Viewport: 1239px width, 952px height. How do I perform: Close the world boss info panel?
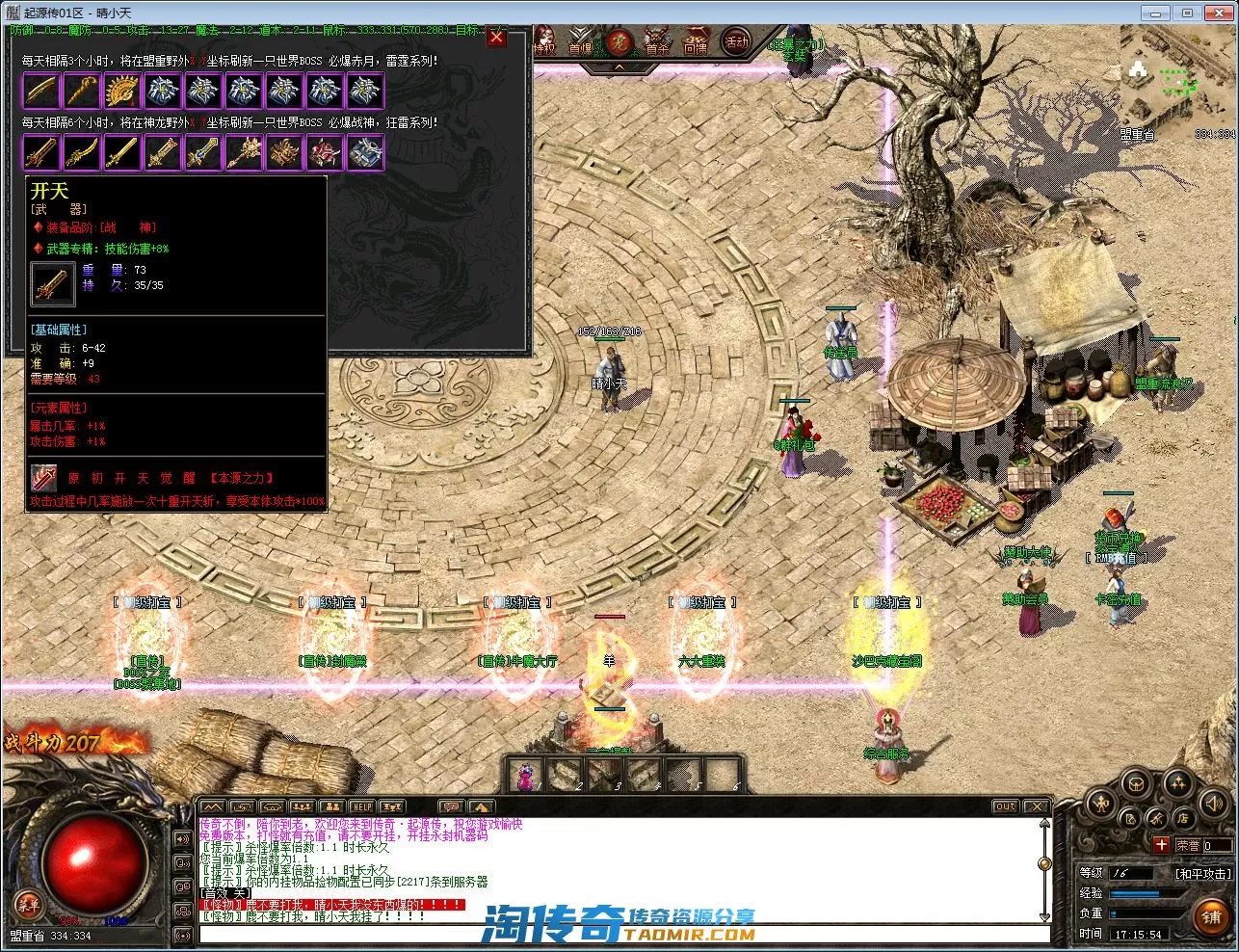pyautogui.click(x=496, y=38)
